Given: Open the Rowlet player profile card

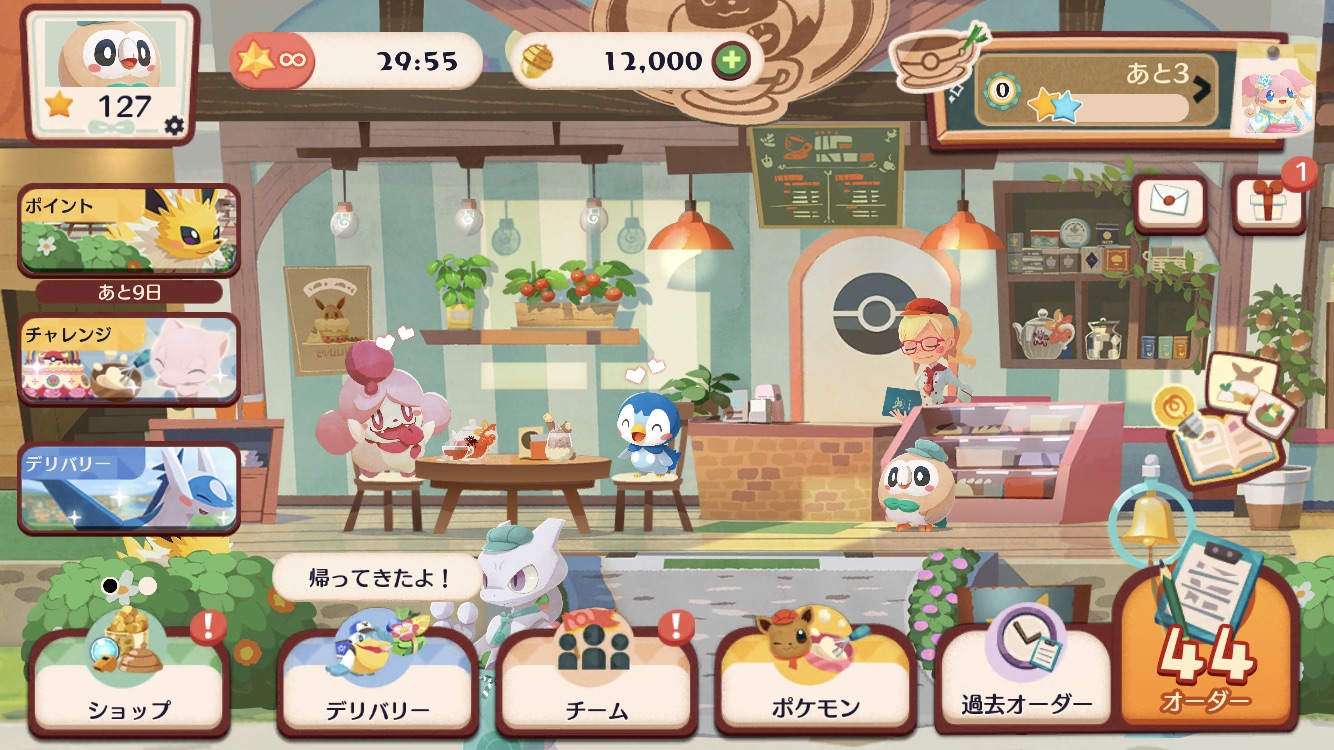Looking at the screenshot, I should point(110,72).
